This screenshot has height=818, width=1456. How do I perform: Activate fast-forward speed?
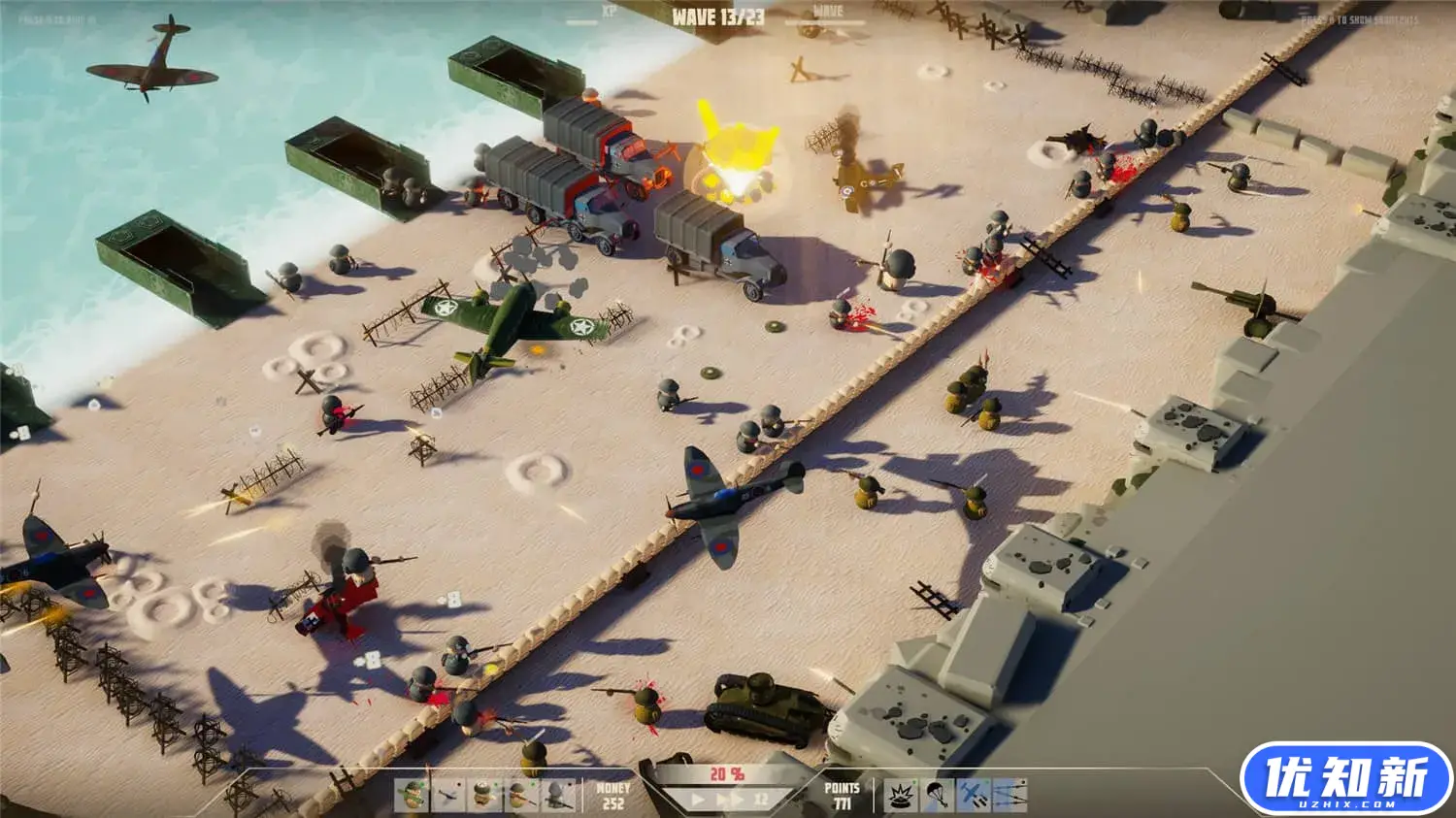[x=732, y=800]
